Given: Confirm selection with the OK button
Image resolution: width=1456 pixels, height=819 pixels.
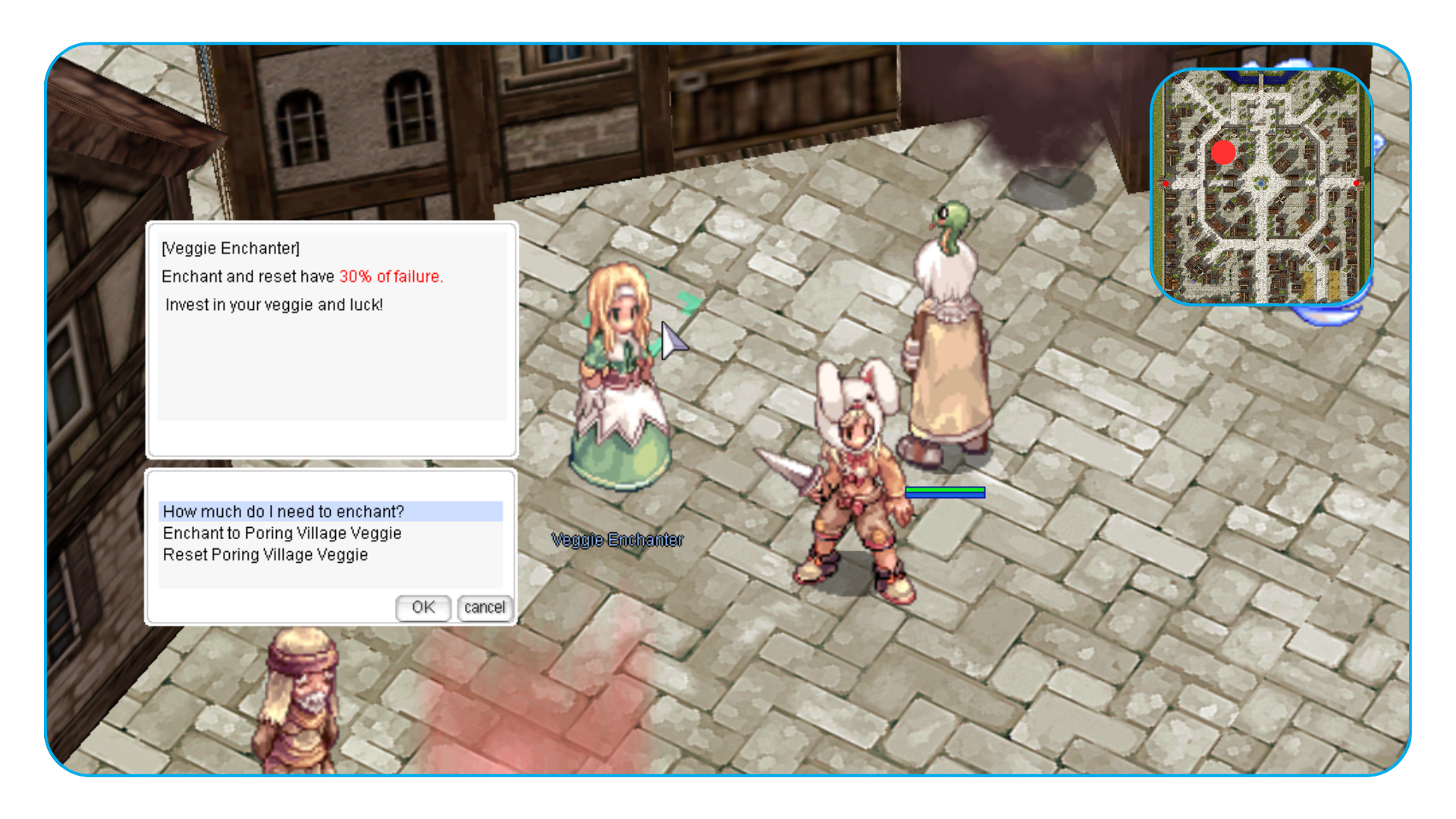Looking at the screenshot, I should [423, 607].
